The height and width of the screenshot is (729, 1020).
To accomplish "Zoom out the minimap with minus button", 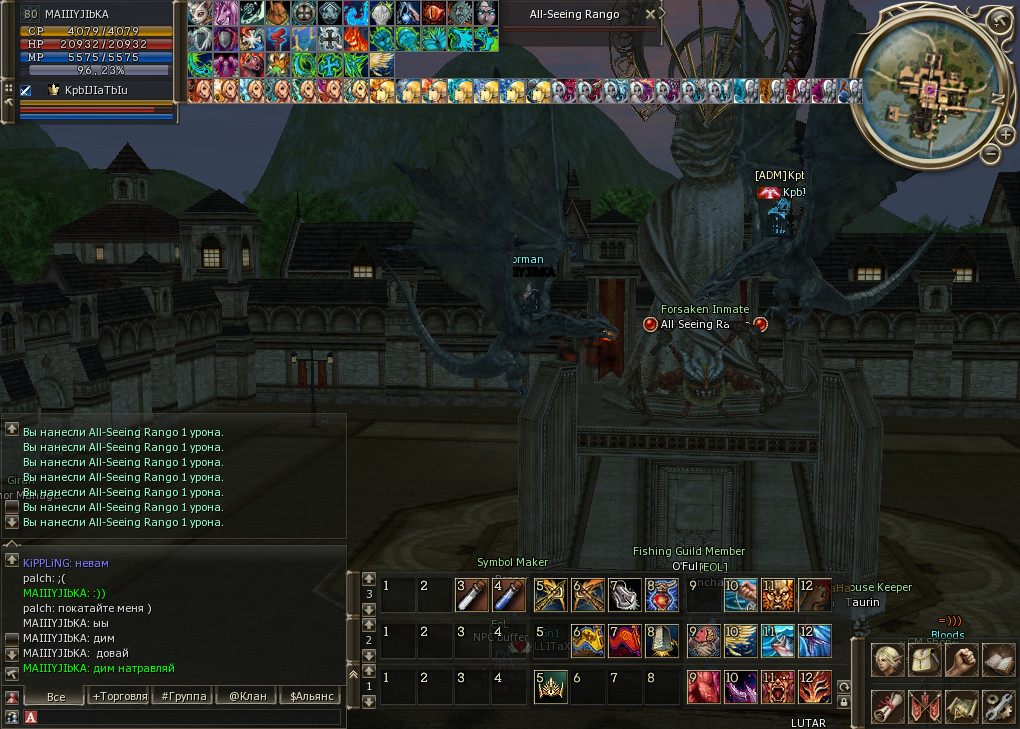I will tap(990, 153).
